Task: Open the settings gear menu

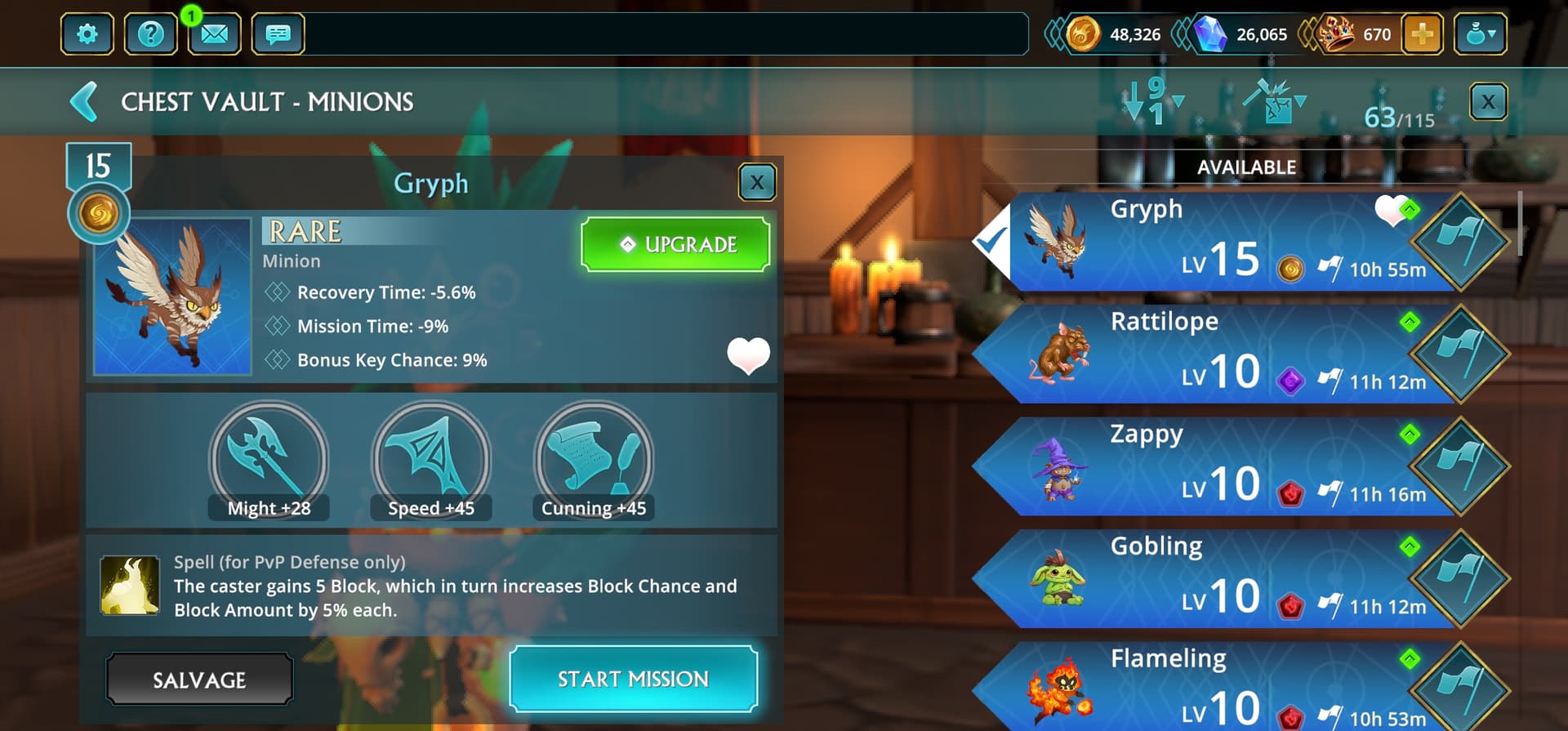Action: 87,34
